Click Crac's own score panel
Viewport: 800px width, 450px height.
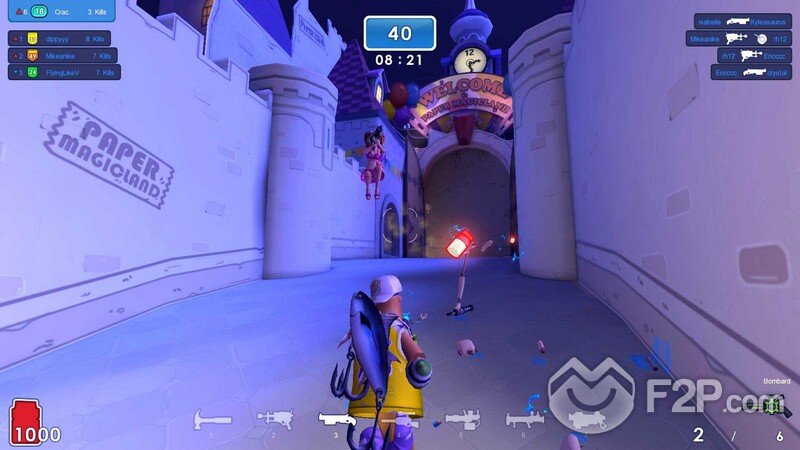pos(64,12)
